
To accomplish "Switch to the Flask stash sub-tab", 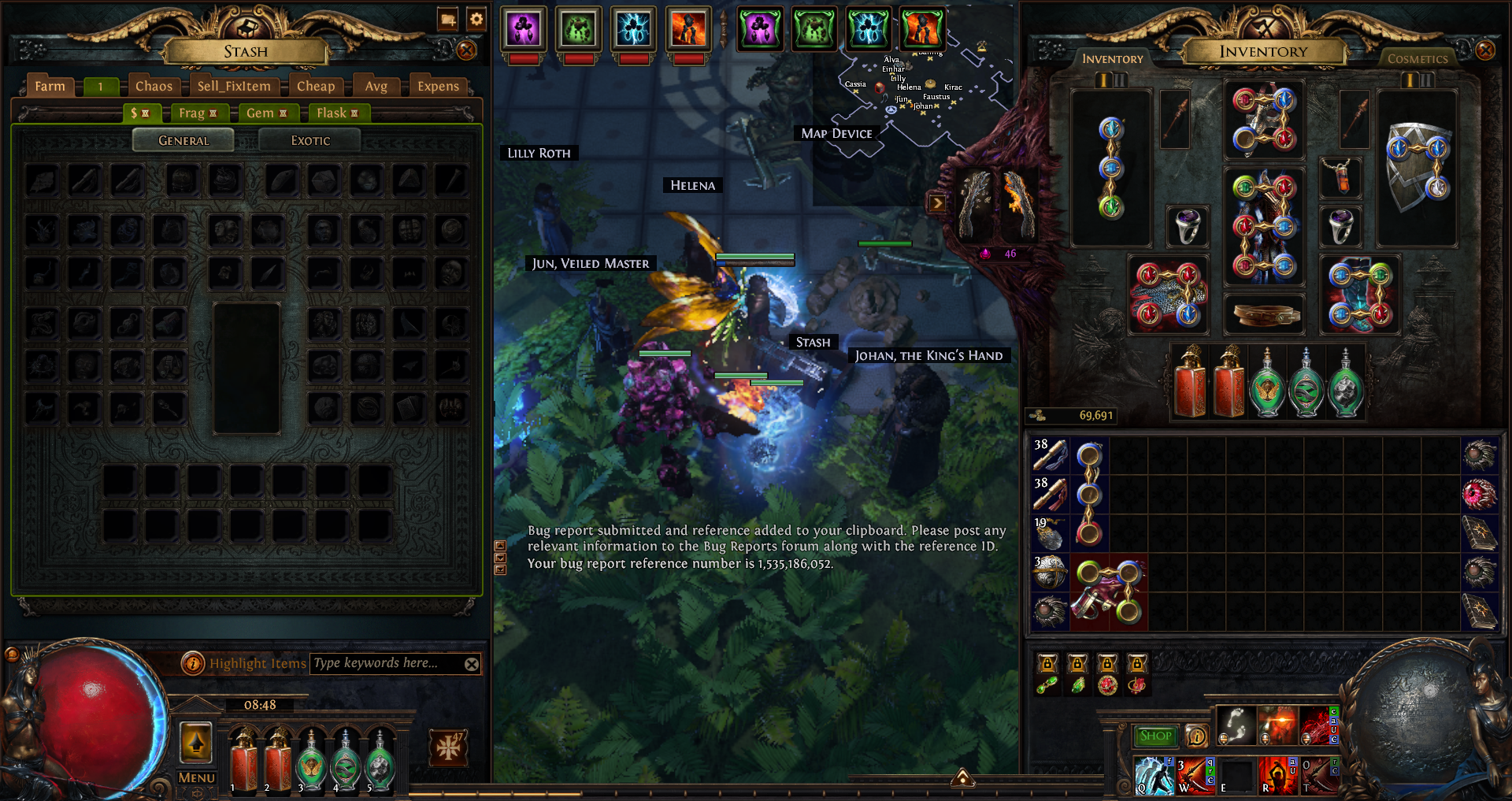I will 337,113.
